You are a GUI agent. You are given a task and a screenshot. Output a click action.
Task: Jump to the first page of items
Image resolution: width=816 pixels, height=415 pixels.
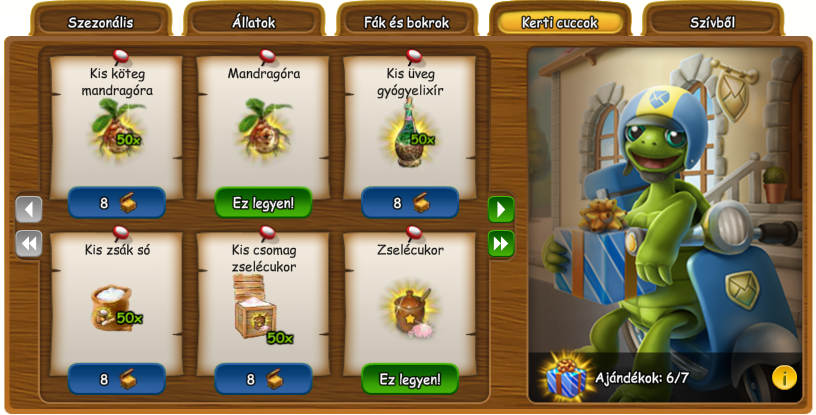[29, 243]
